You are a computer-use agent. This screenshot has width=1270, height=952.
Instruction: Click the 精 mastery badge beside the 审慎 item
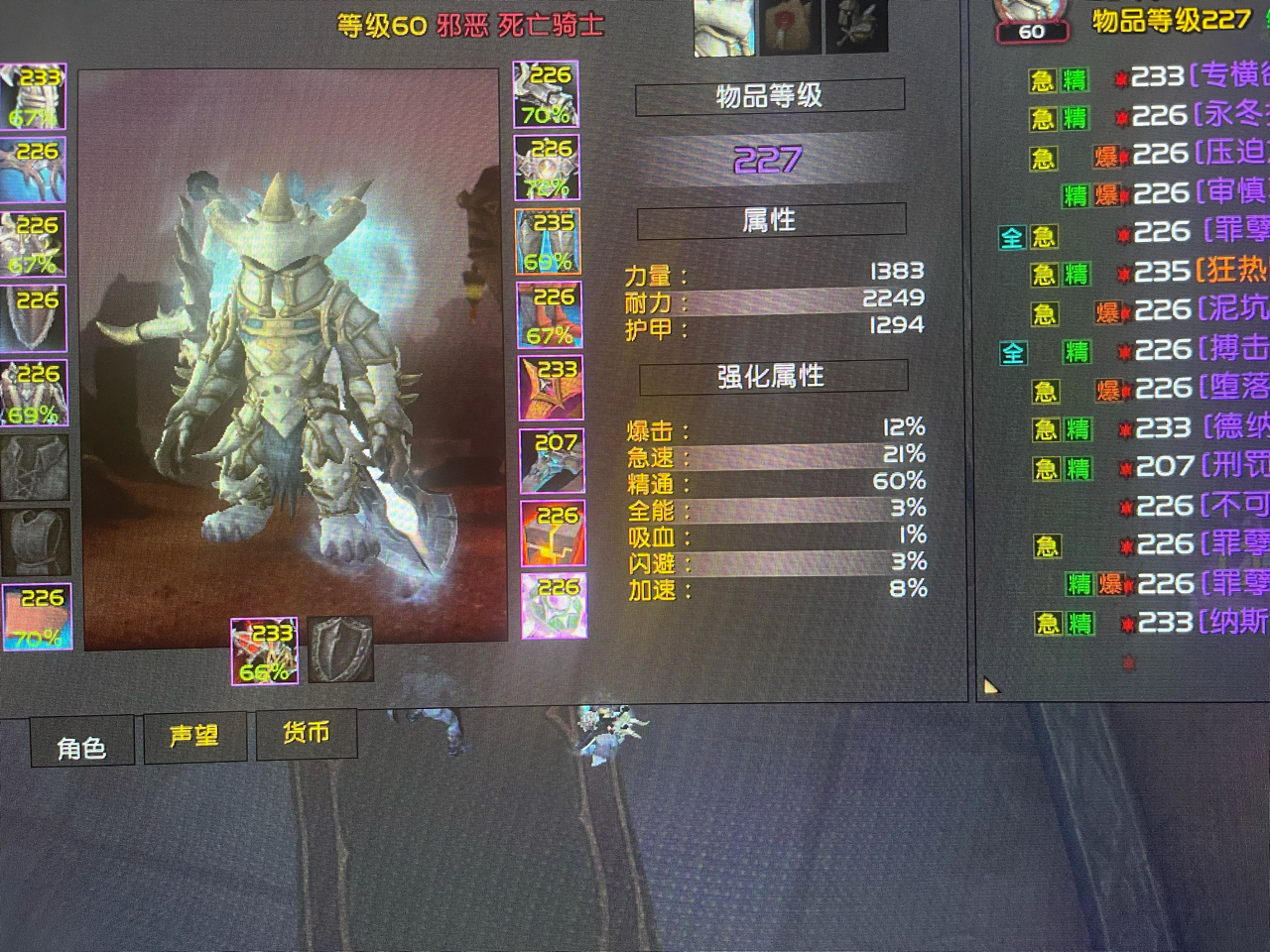(1077, 193)
